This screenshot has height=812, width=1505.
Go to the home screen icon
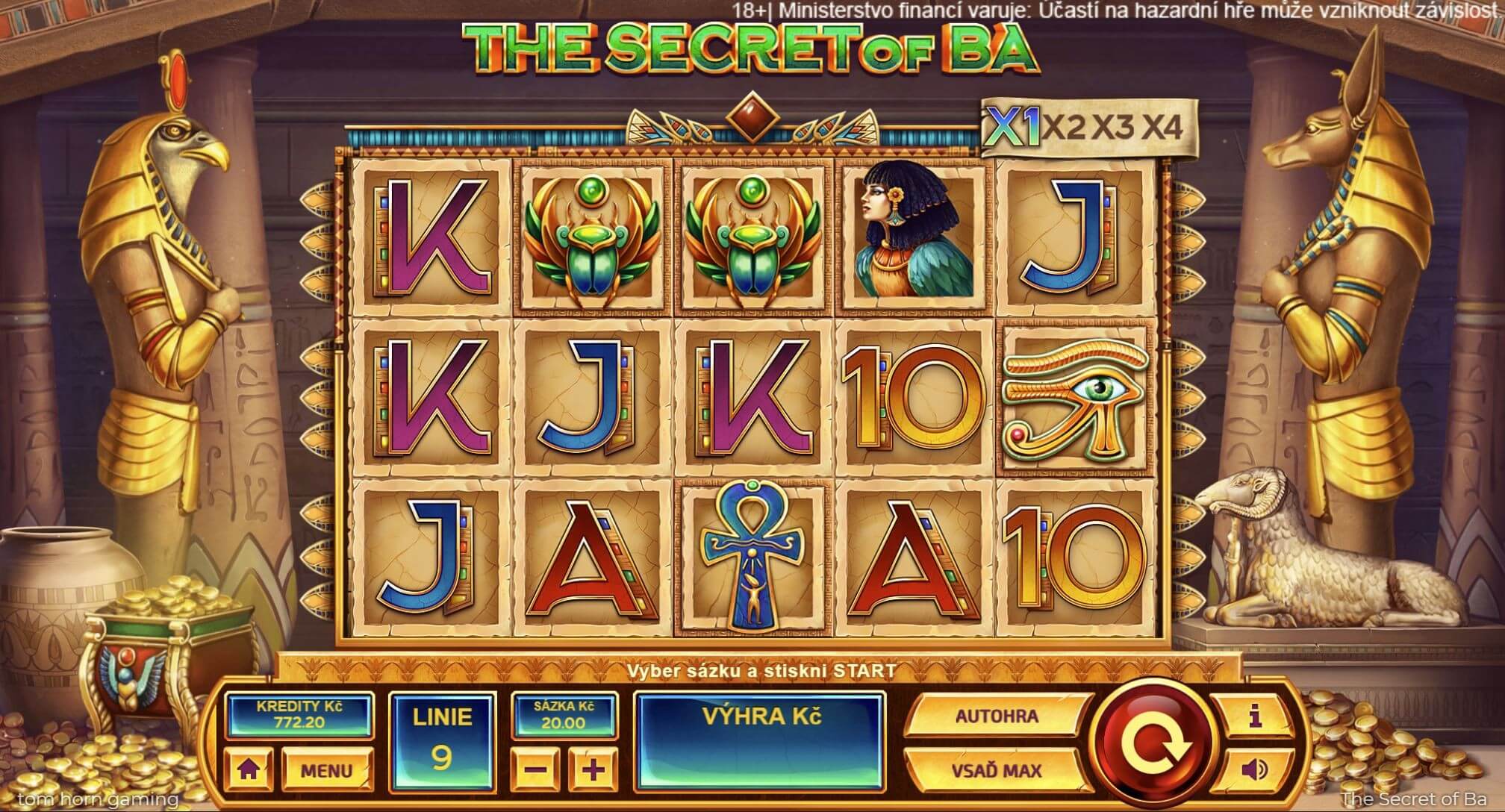point(249,769)
